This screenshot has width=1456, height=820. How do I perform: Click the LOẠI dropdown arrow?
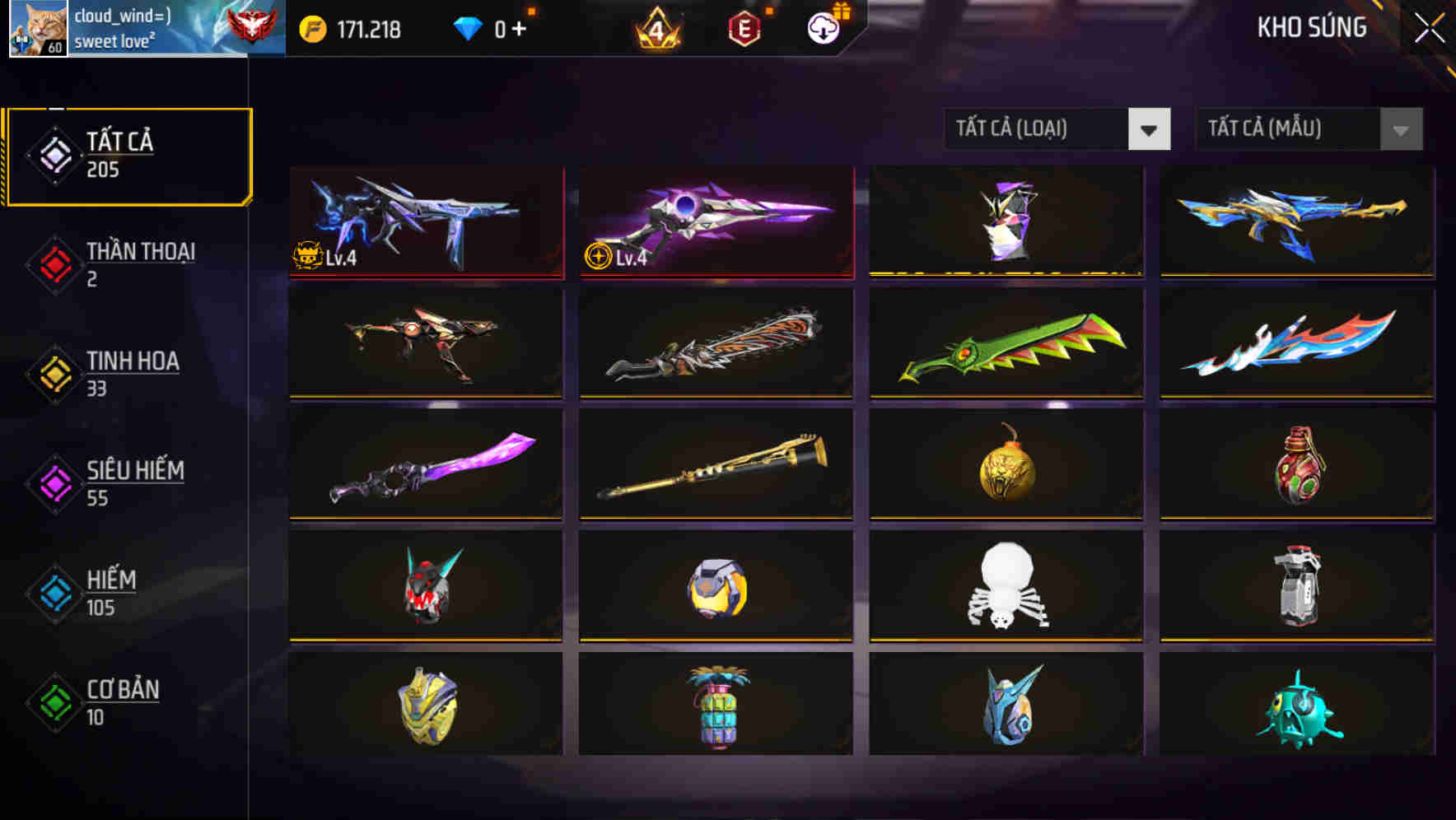pos(1150,129)
